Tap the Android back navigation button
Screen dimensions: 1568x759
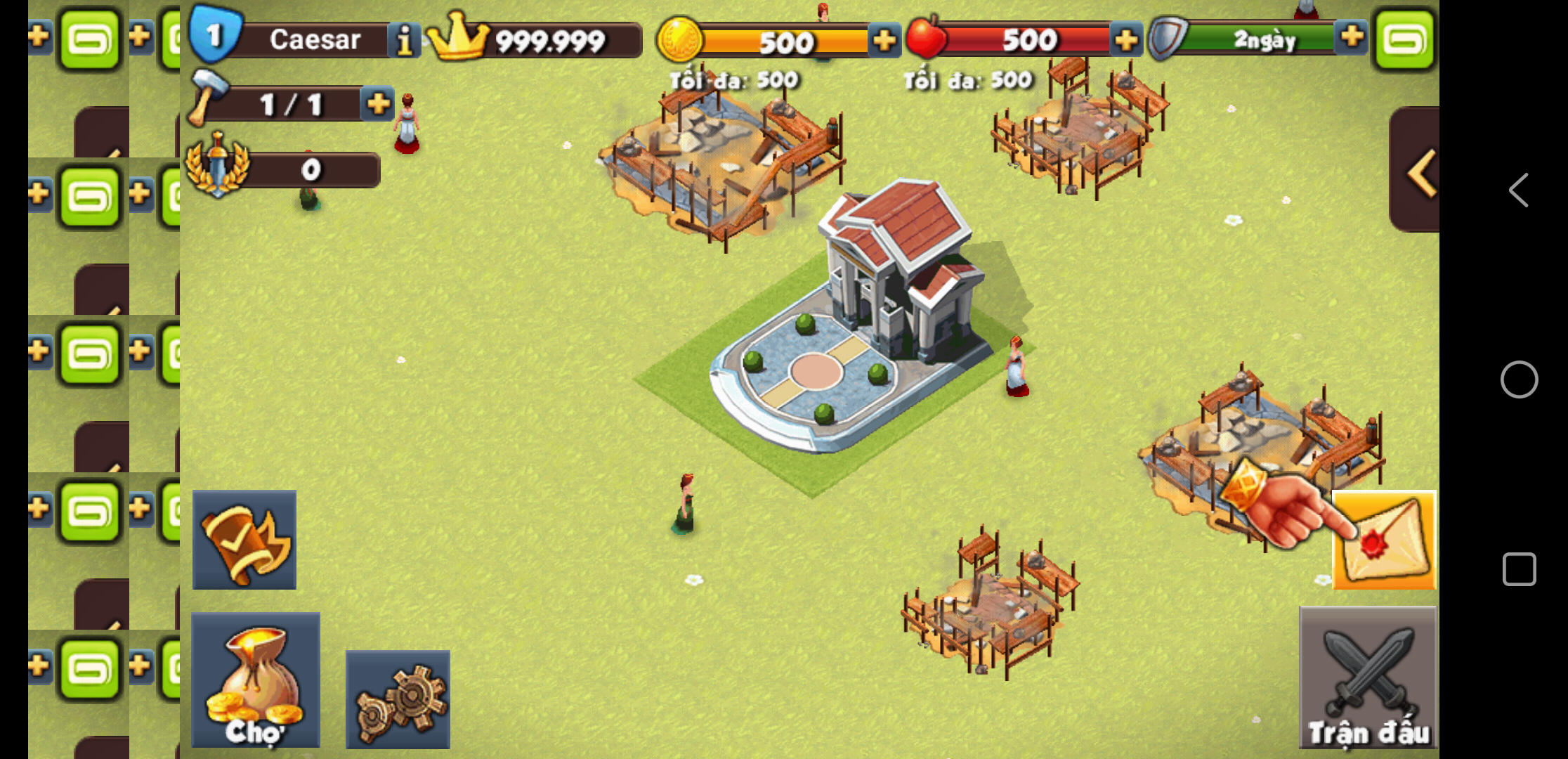(x=1519, y=190)
